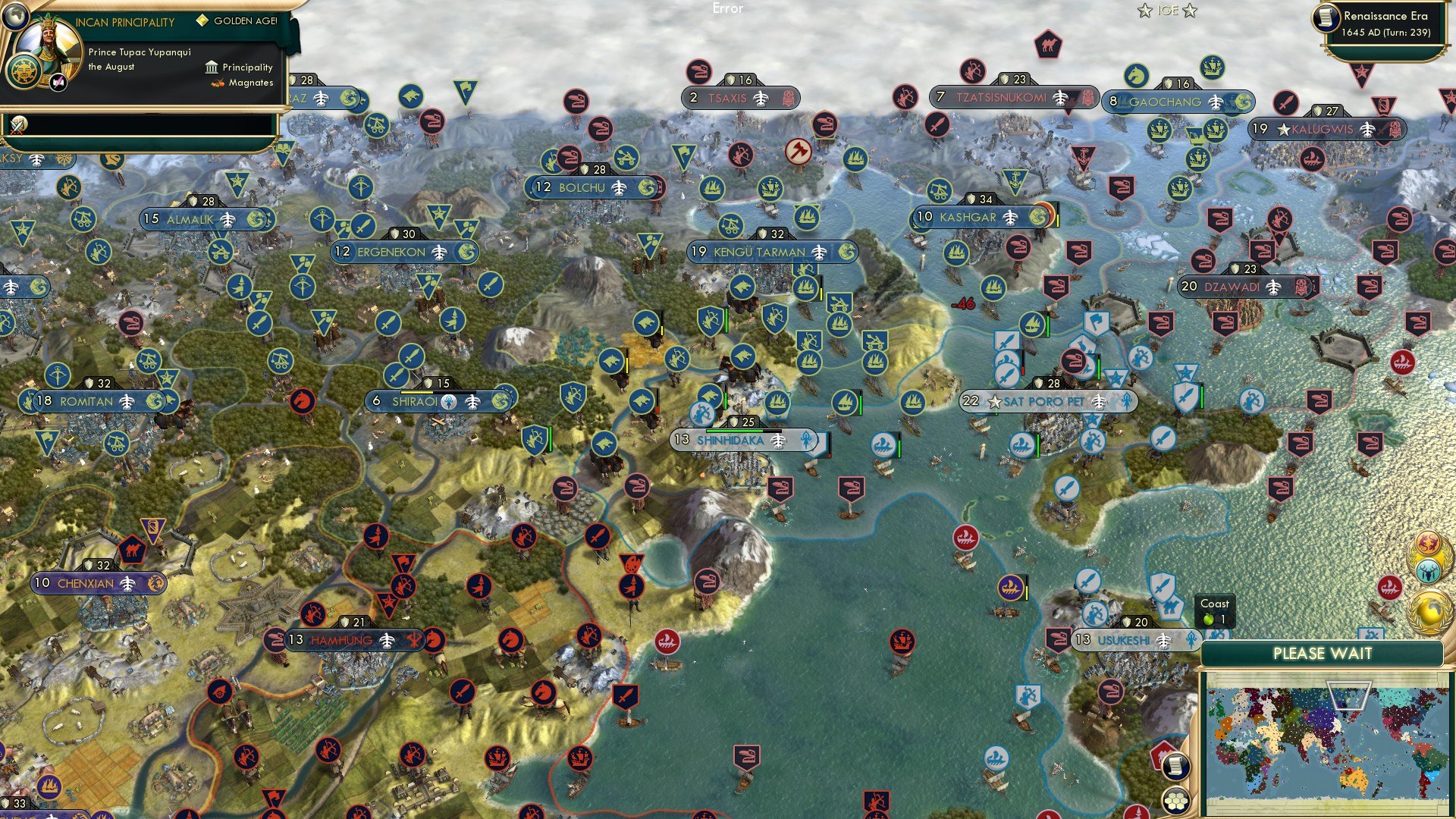
Task: Click the Golden Age diamond icon
Action: pos(202,21)
